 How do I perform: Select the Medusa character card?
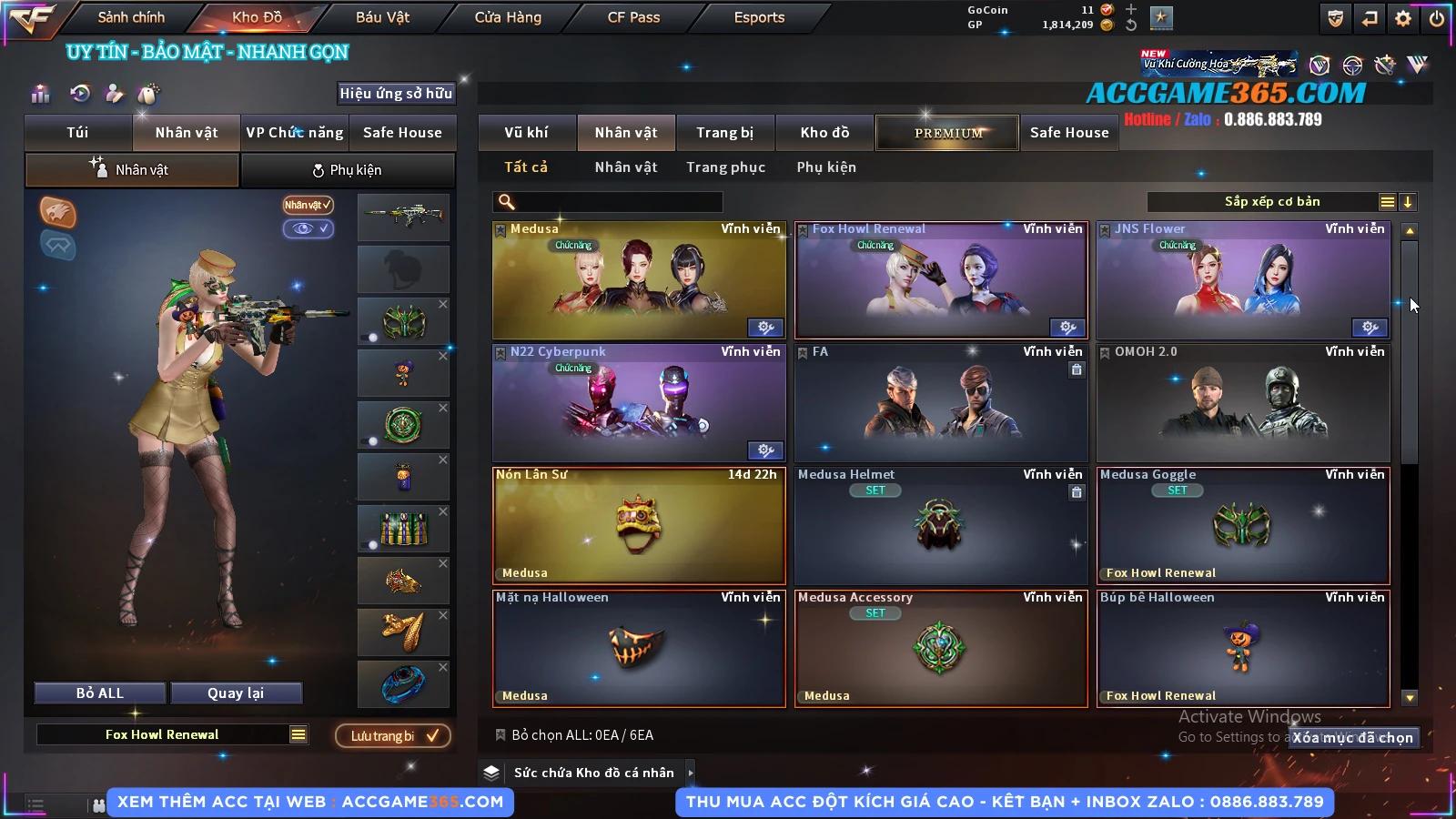(639, 280)
